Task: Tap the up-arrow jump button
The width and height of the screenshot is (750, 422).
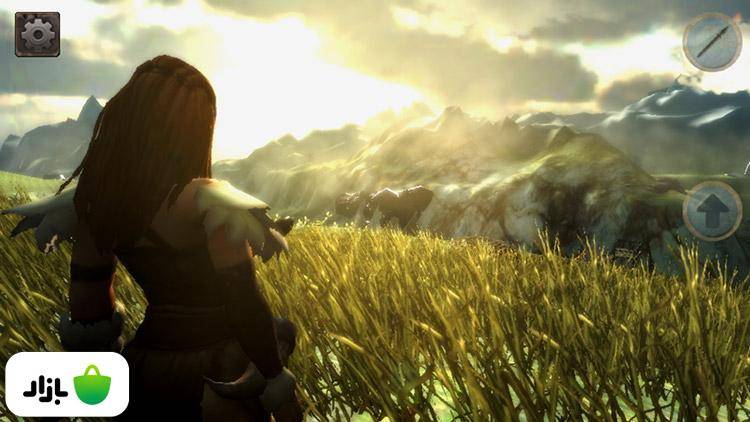Action: (x=712, y=211)
